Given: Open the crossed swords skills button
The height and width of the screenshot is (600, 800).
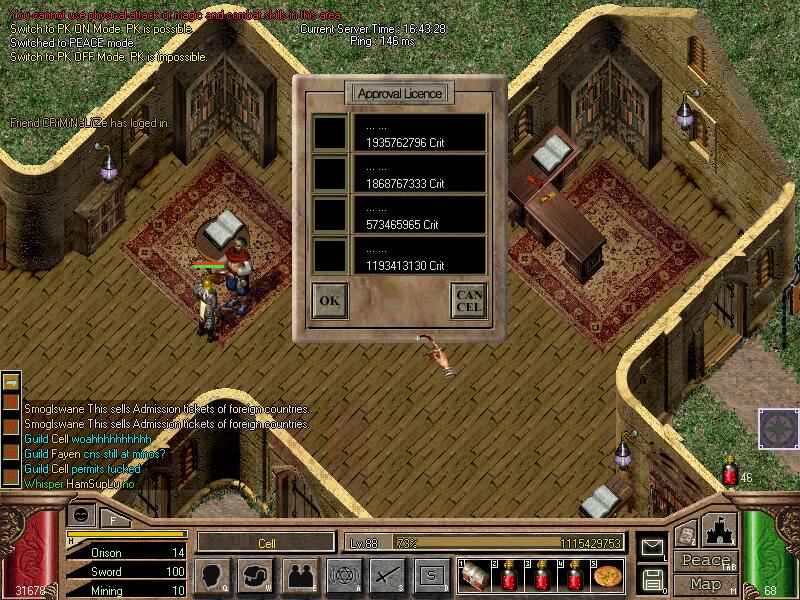Looking at the screenshot, I should [387, 575].
